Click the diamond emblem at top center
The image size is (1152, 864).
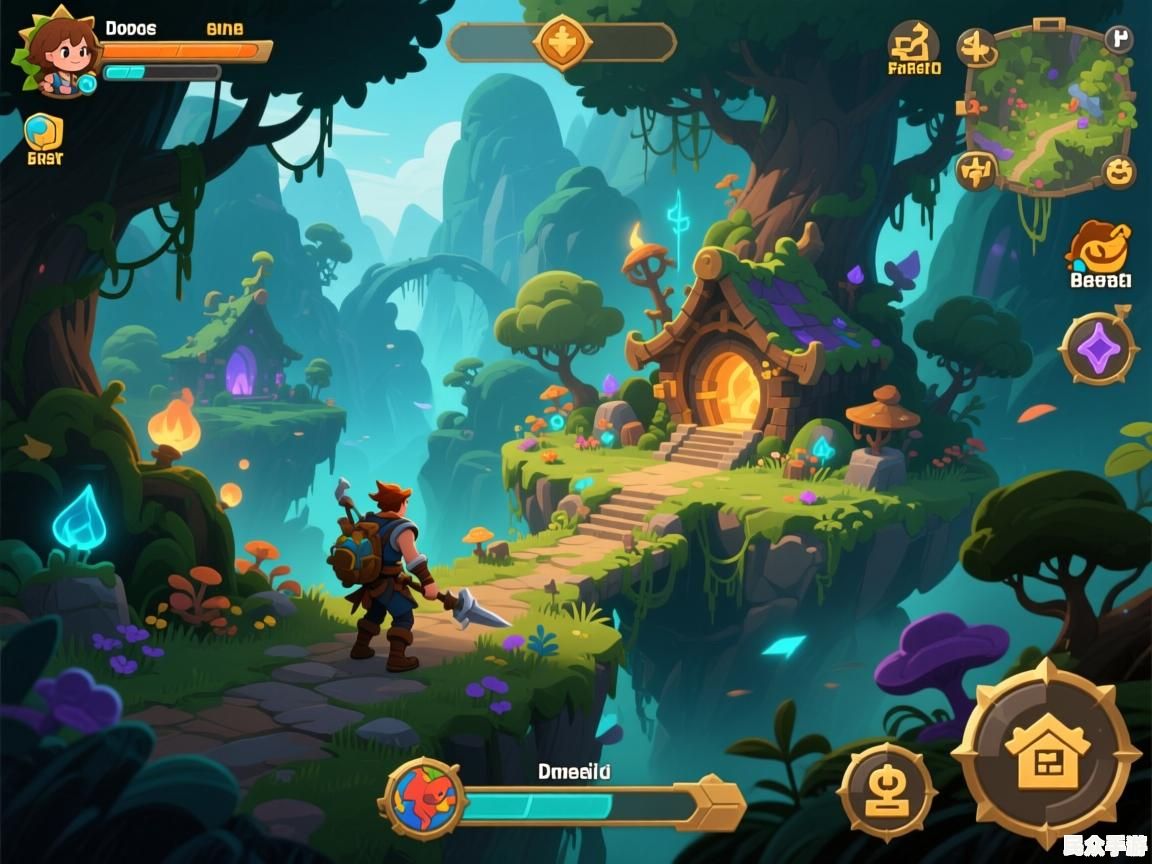(x=563, y=43)
